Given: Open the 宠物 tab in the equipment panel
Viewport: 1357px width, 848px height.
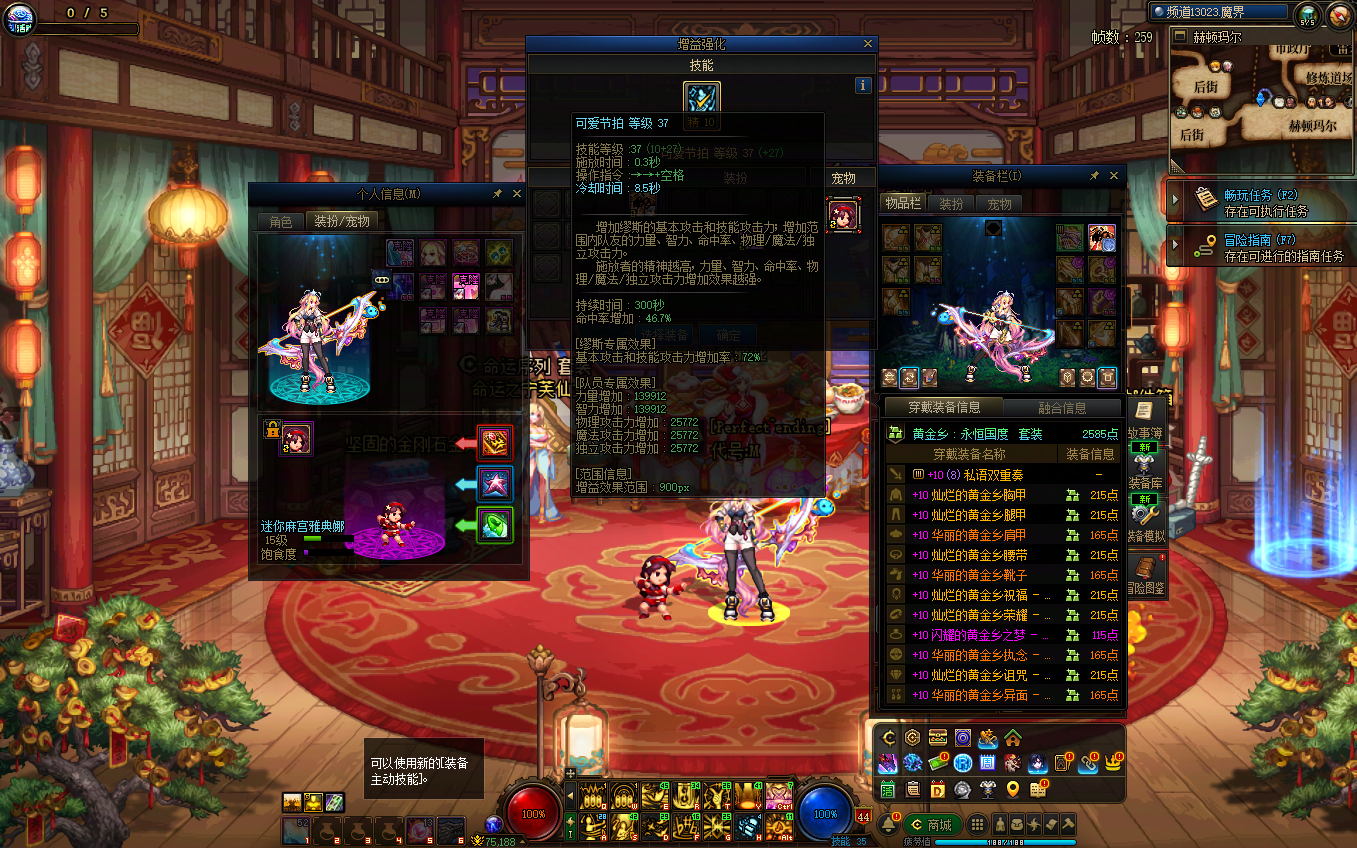Looking at the screenshot, I should (1000, 204).
